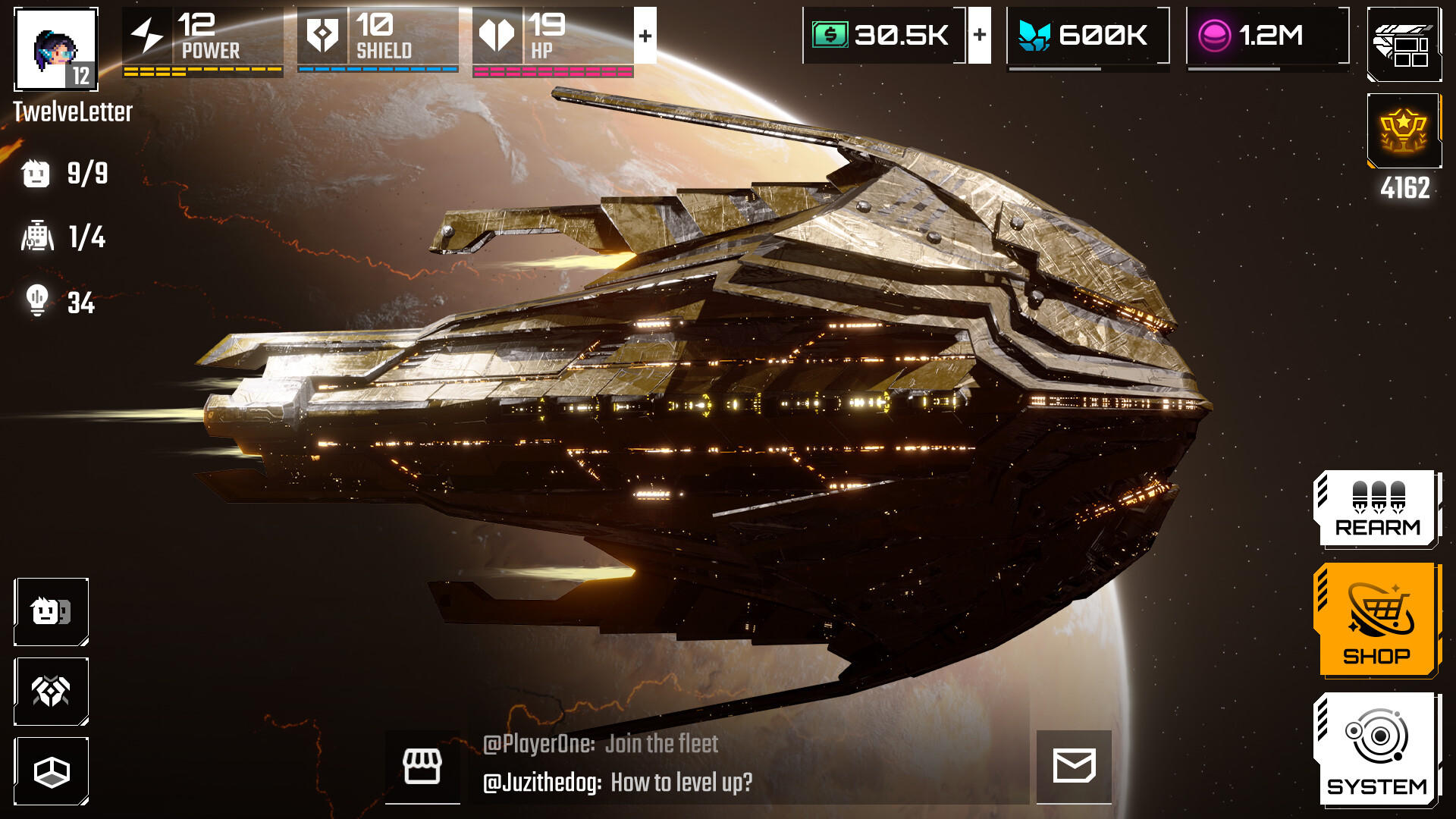Image resolution: width=1456 pixels, height=819 pixels.
Task: Add more HP with the plus button
Action: (x=645, y=36)
